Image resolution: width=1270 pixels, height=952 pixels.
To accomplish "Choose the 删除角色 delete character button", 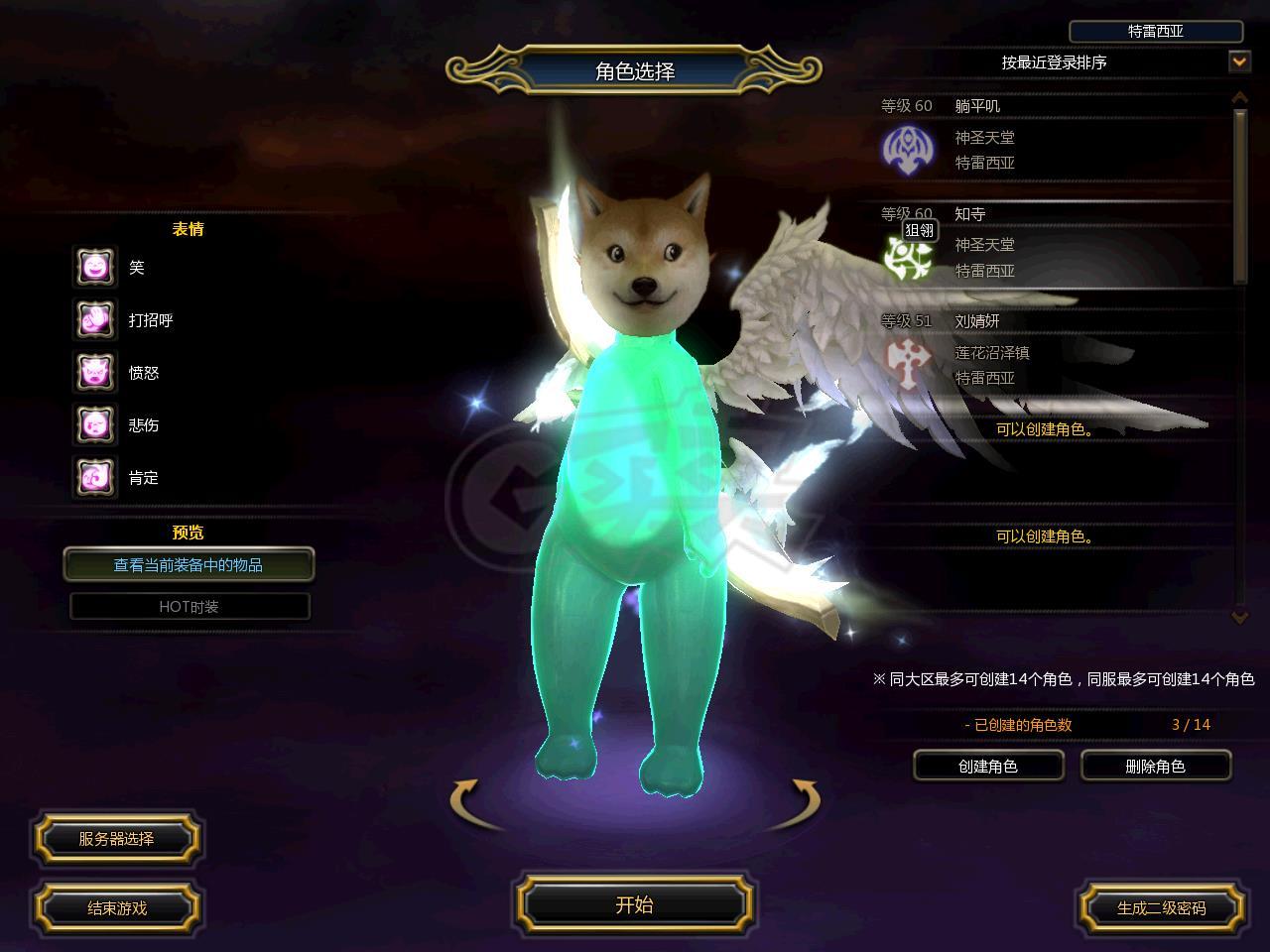I will tap(1156, 766).
